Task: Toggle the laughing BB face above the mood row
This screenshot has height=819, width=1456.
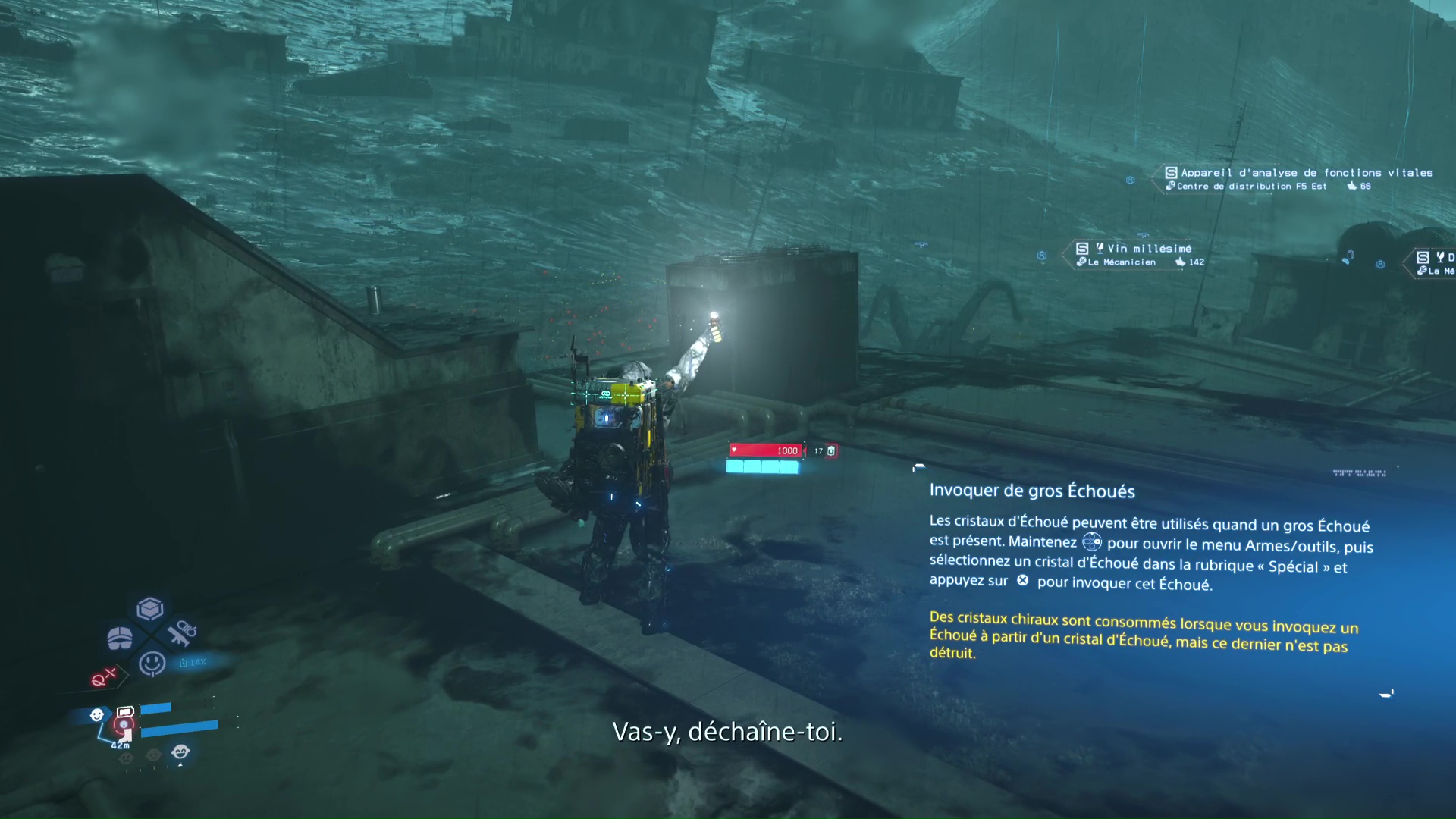Action: coord(178,751)
